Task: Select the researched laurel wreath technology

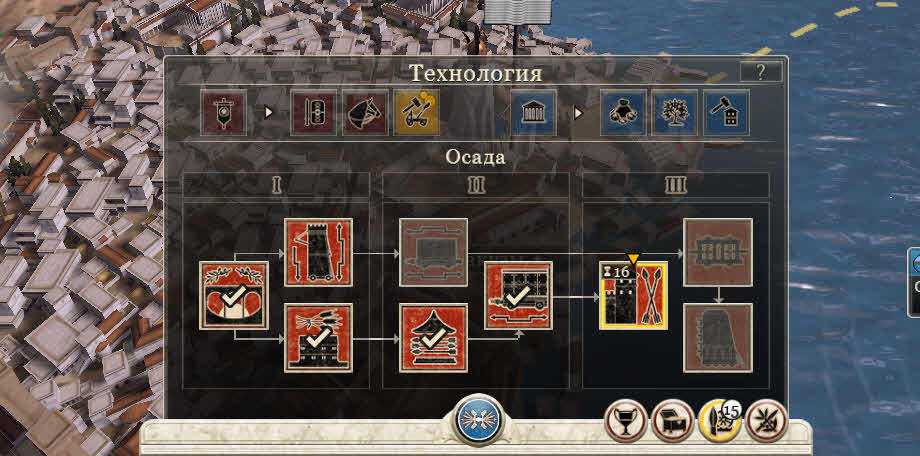Action: point(234,295)
